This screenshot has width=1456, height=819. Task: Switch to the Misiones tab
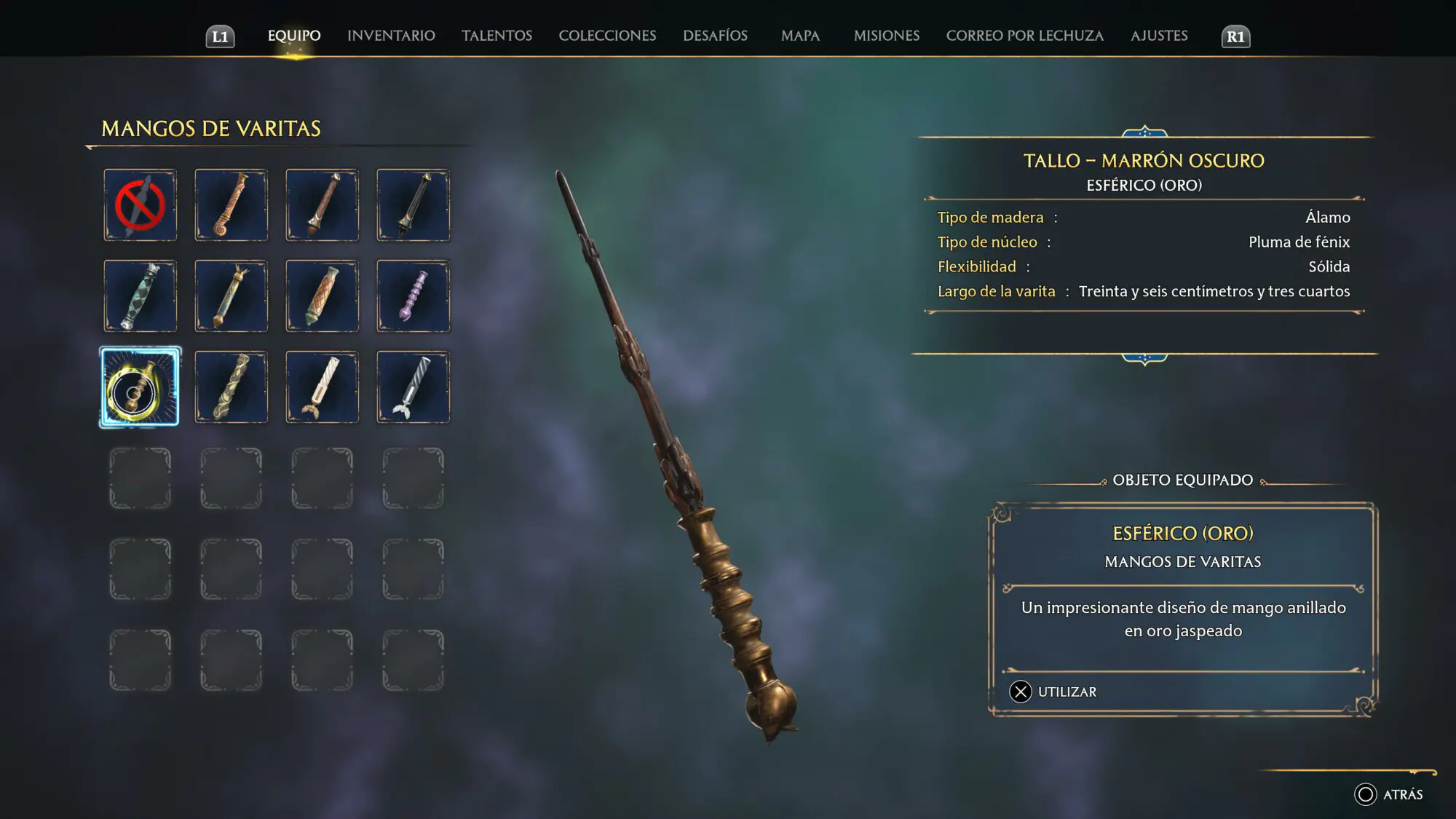[886, 36]
